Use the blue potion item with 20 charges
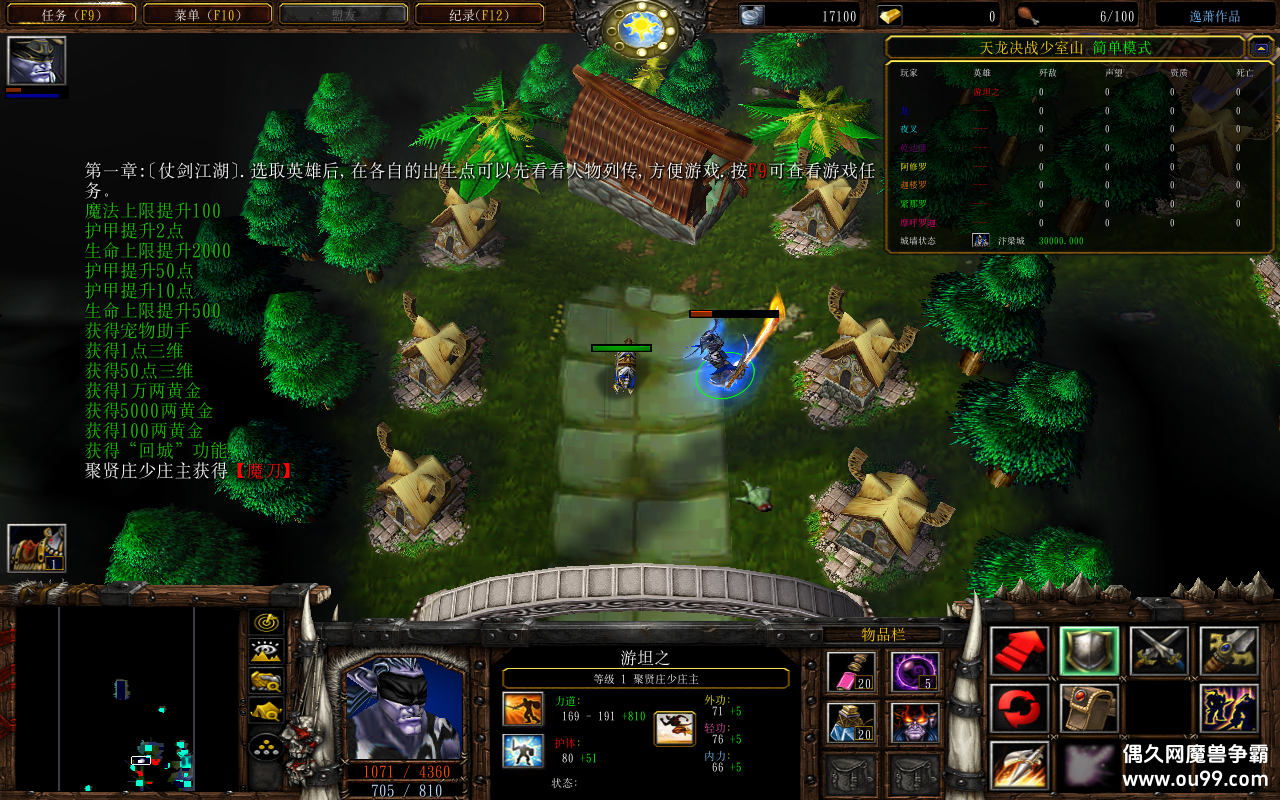The image size is (1280, 800). click(x=852, y=722)
